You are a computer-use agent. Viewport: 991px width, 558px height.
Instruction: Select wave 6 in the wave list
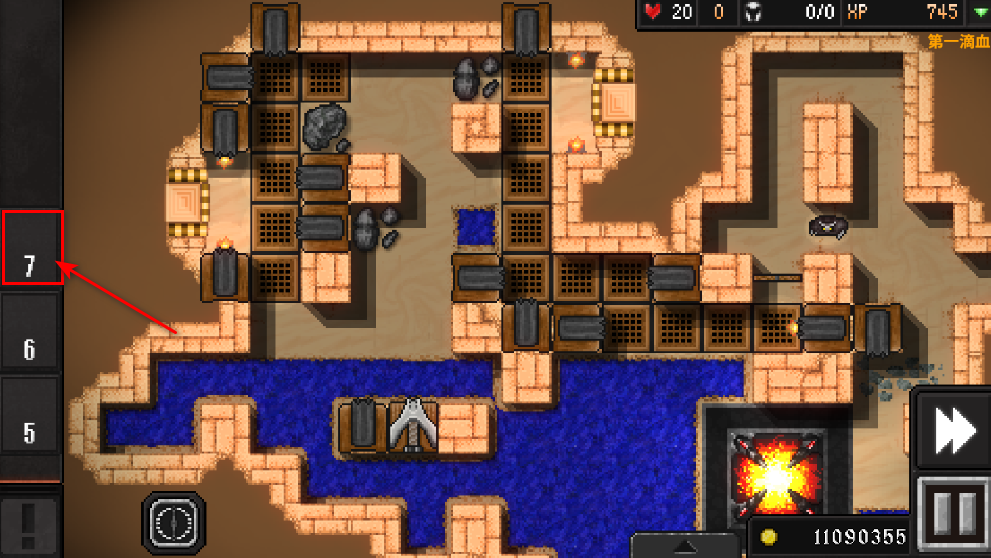coord(31,333)
